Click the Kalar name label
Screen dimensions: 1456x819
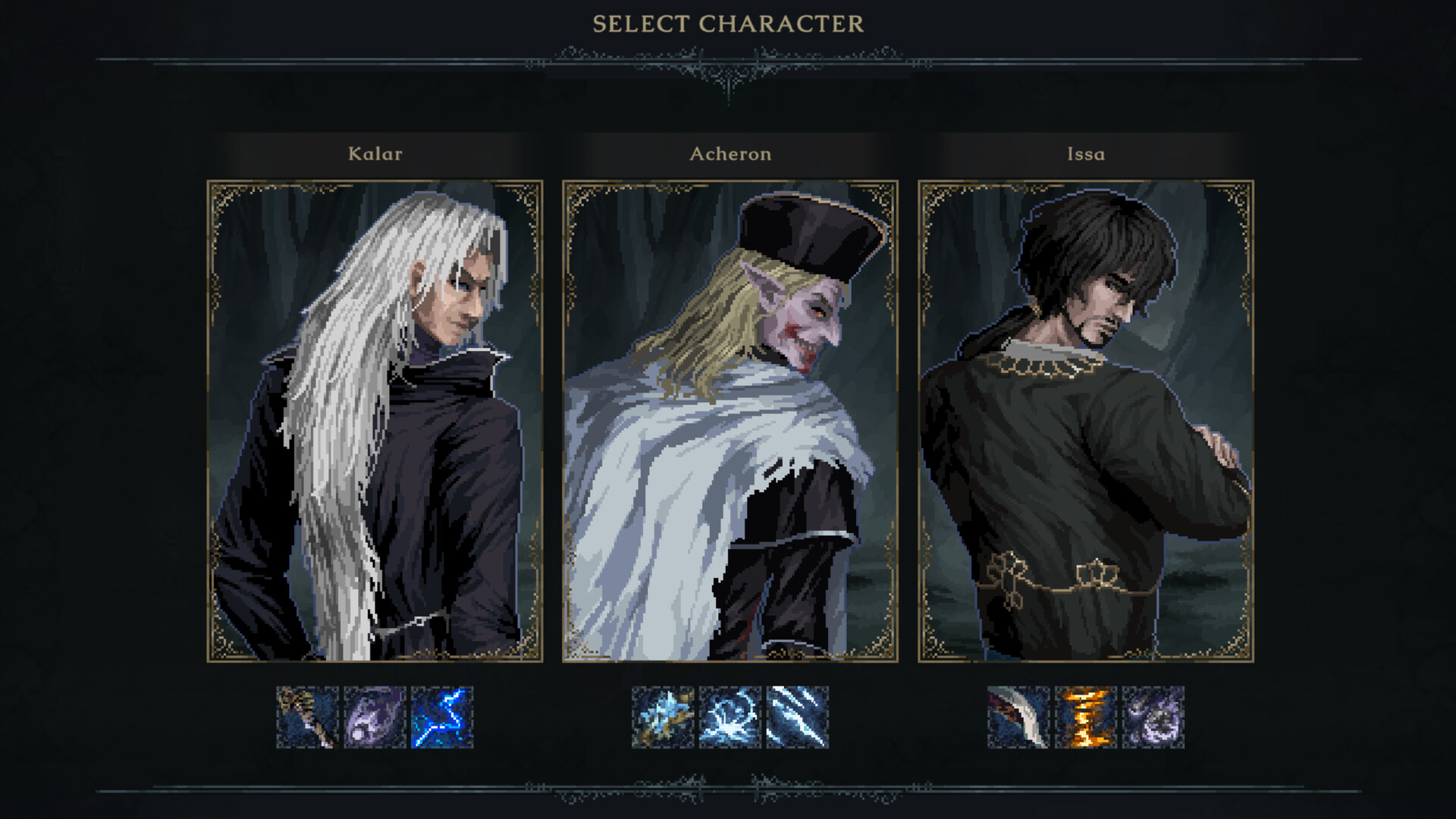click(375, 154)
